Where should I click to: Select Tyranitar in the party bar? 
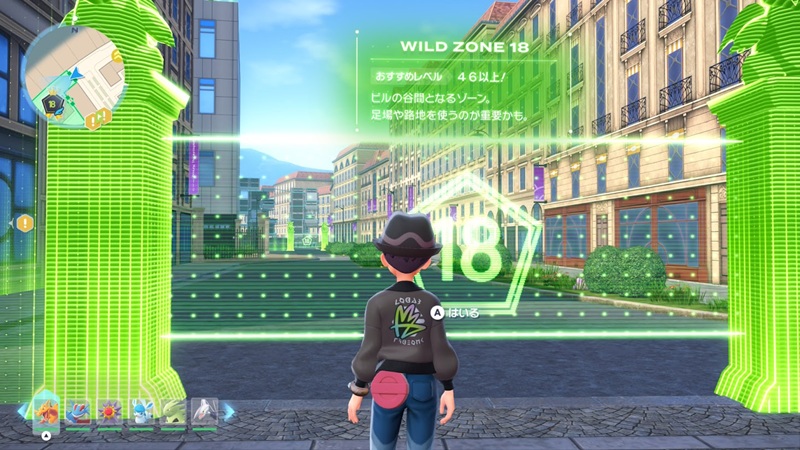pos(173,410)
